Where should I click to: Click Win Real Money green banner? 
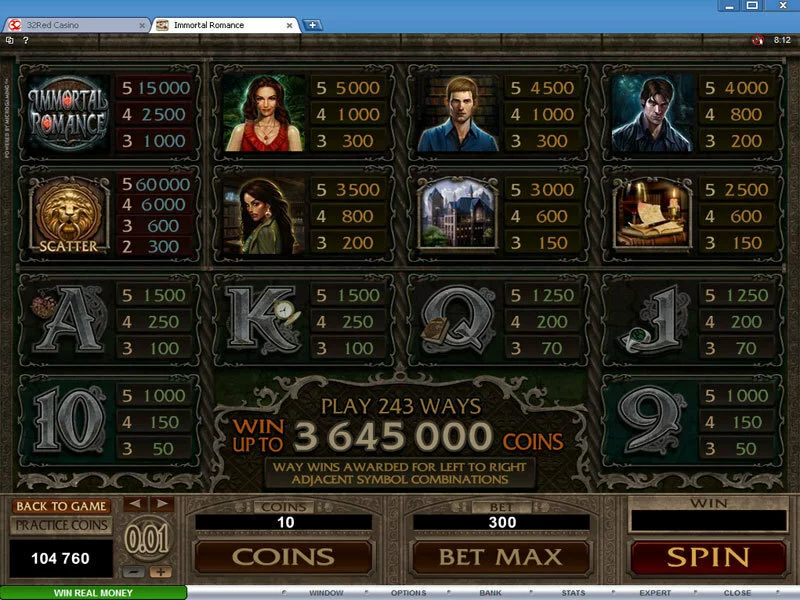[x=93, y=593]
